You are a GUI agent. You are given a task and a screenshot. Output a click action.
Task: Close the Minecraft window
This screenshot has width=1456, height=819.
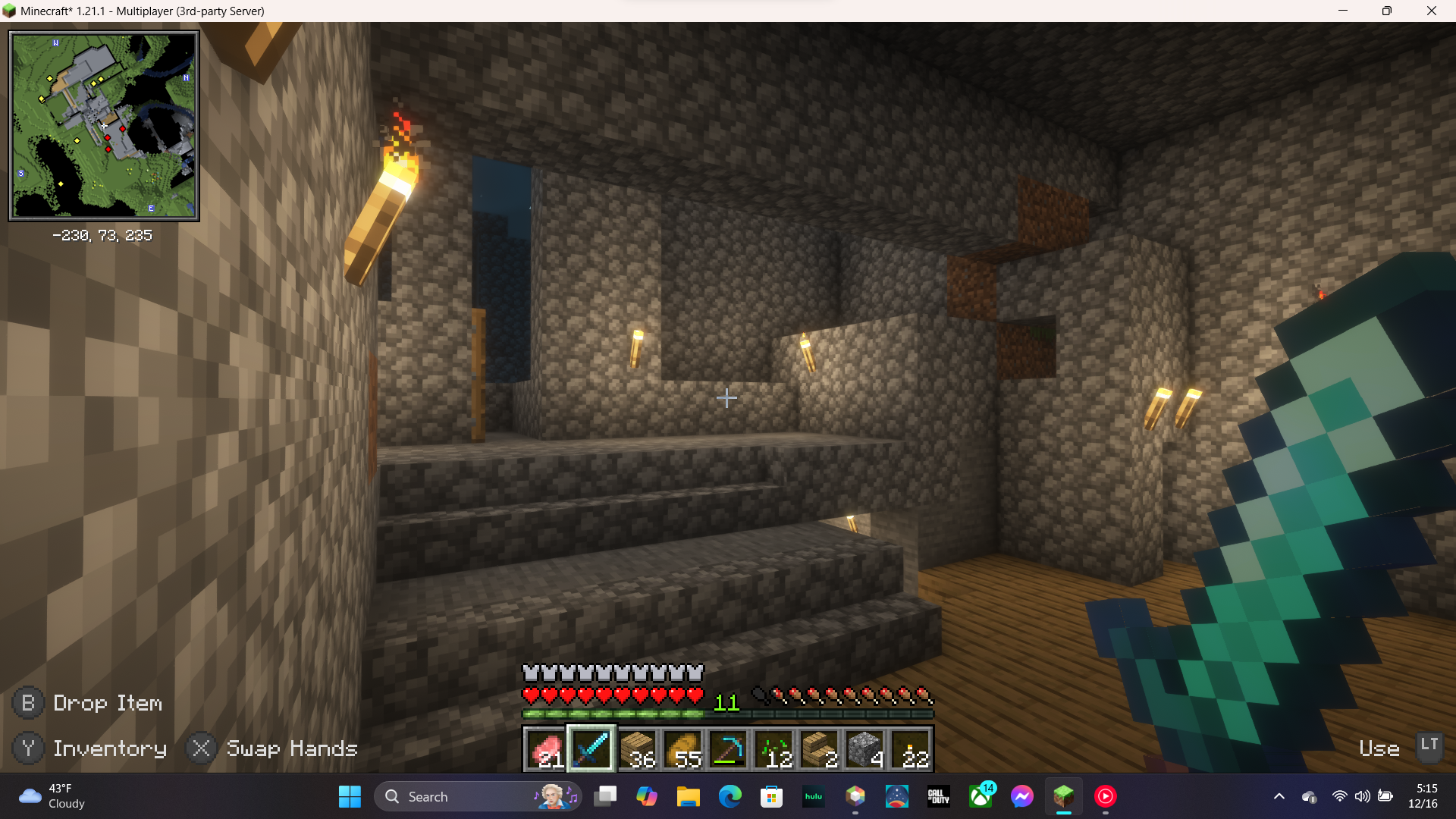[x=1431, y=11]
